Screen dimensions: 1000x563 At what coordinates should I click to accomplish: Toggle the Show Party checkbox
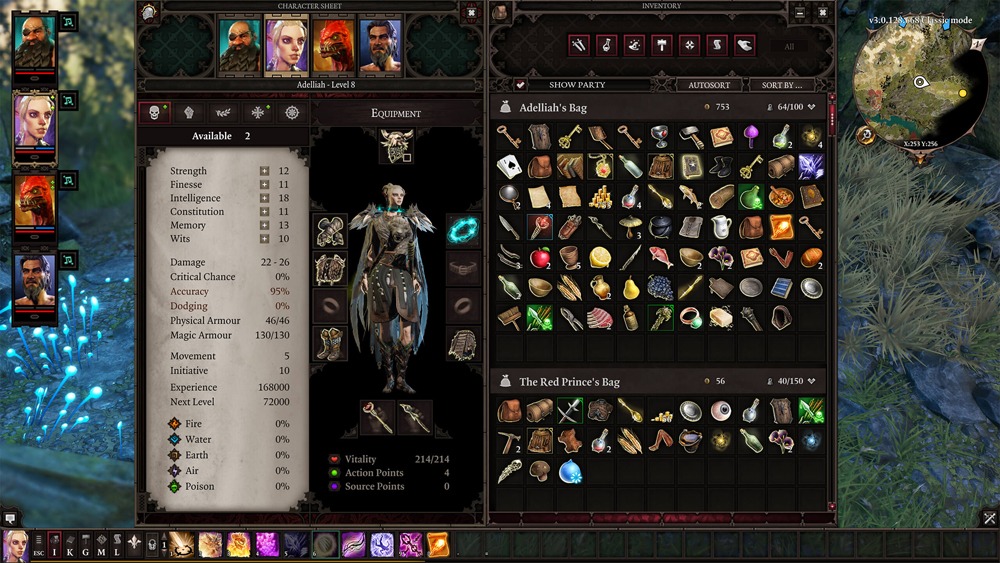pyautogui.click(x=521, y=85)
